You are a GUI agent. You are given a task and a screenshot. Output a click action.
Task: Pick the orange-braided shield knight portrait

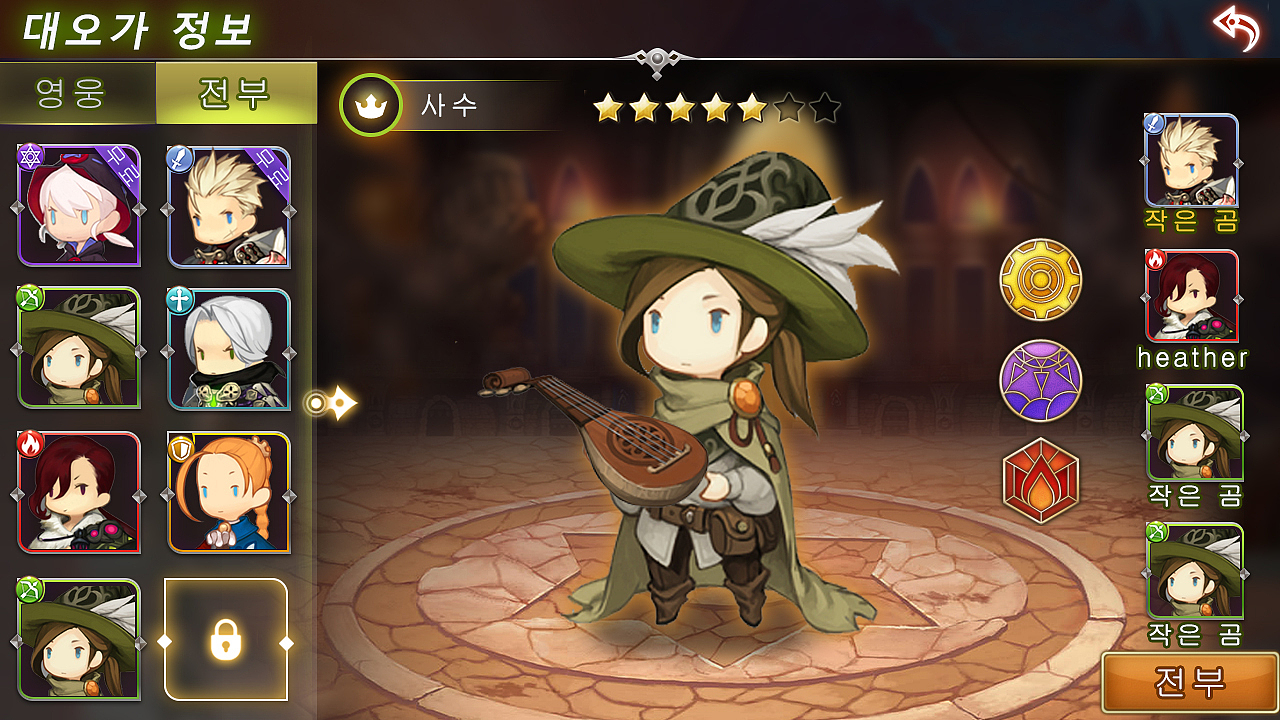coord(229,493)
